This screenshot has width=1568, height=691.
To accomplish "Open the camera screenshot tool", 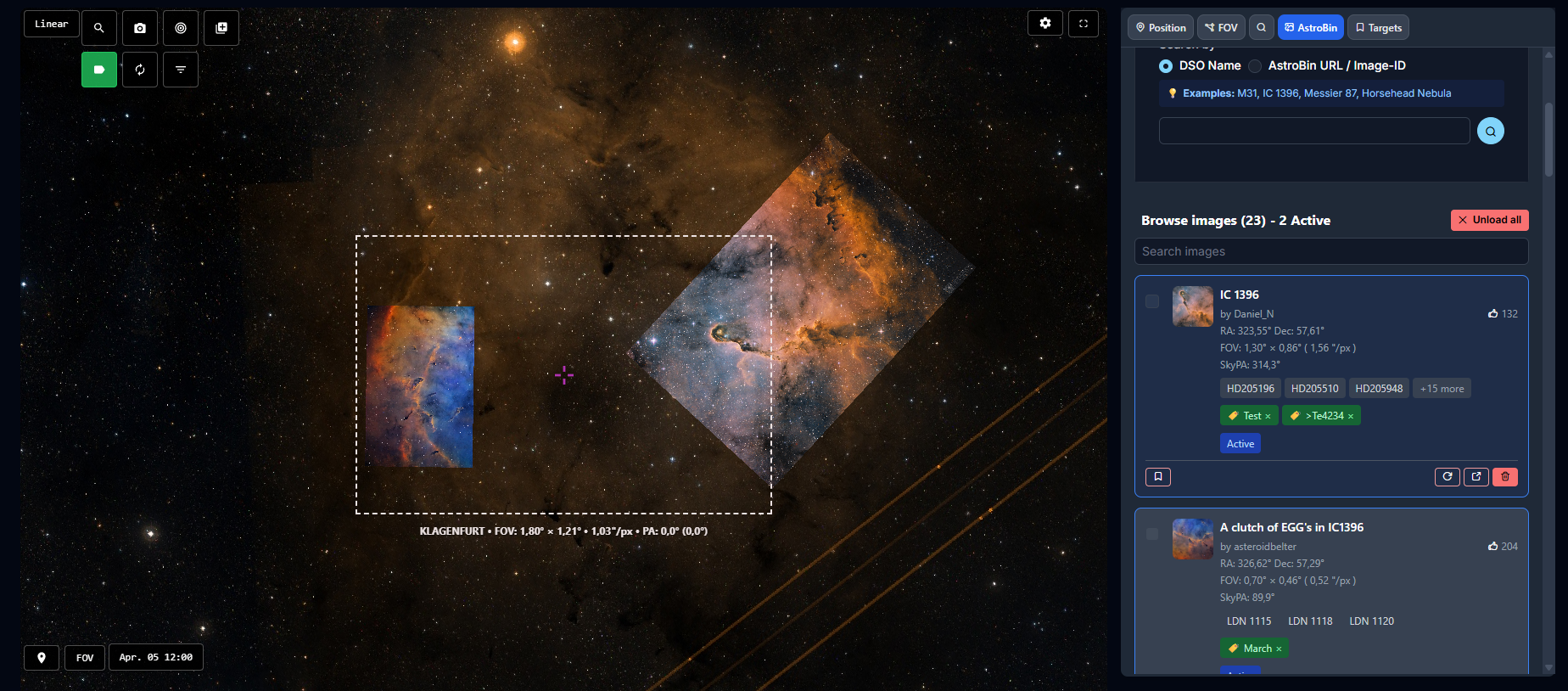I will (x=139, y=27).
